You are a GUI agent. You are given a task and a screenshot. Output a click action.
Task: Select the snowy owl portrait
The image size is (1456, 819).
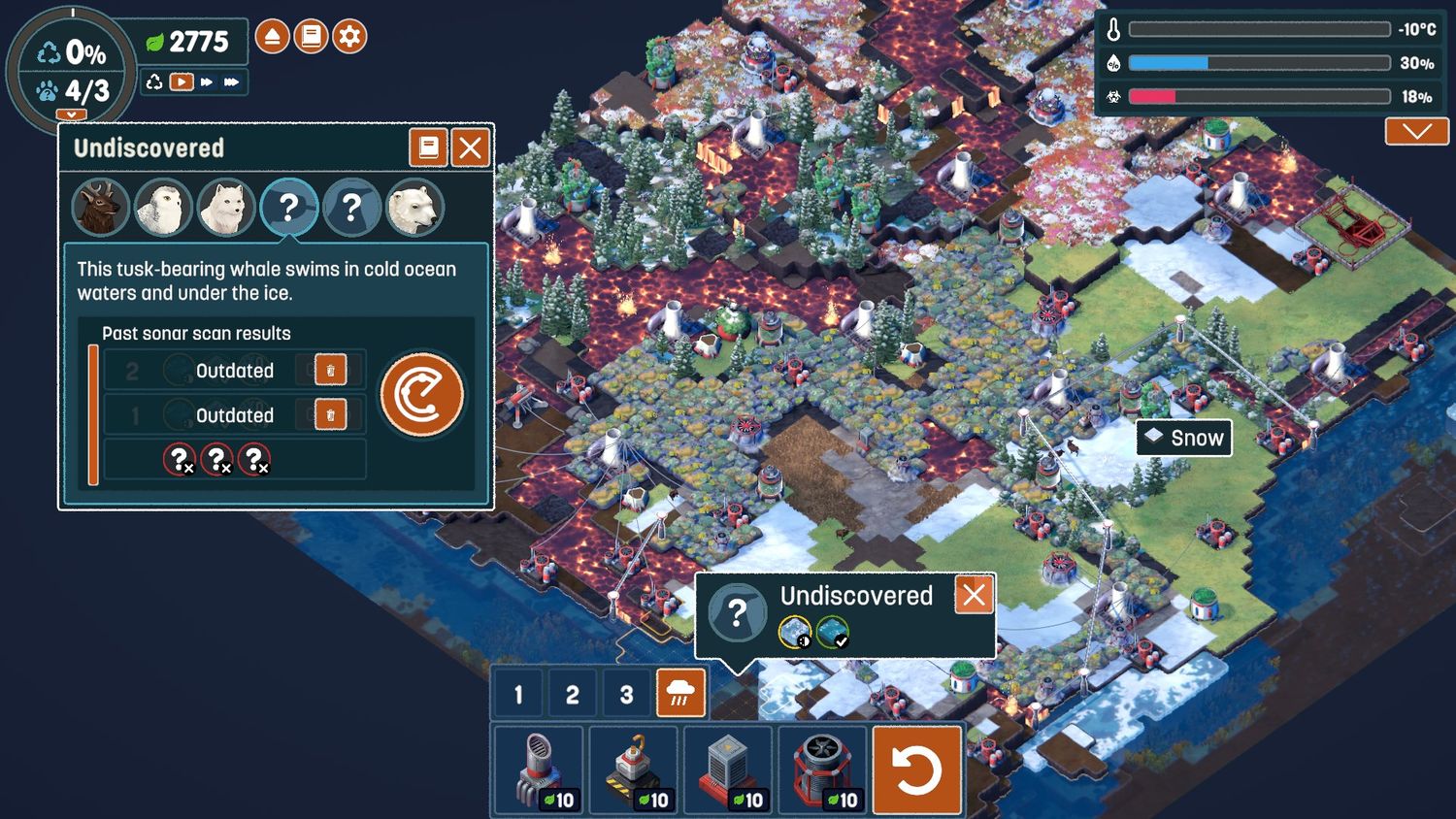pyautogui.click(x=162, y=208)
